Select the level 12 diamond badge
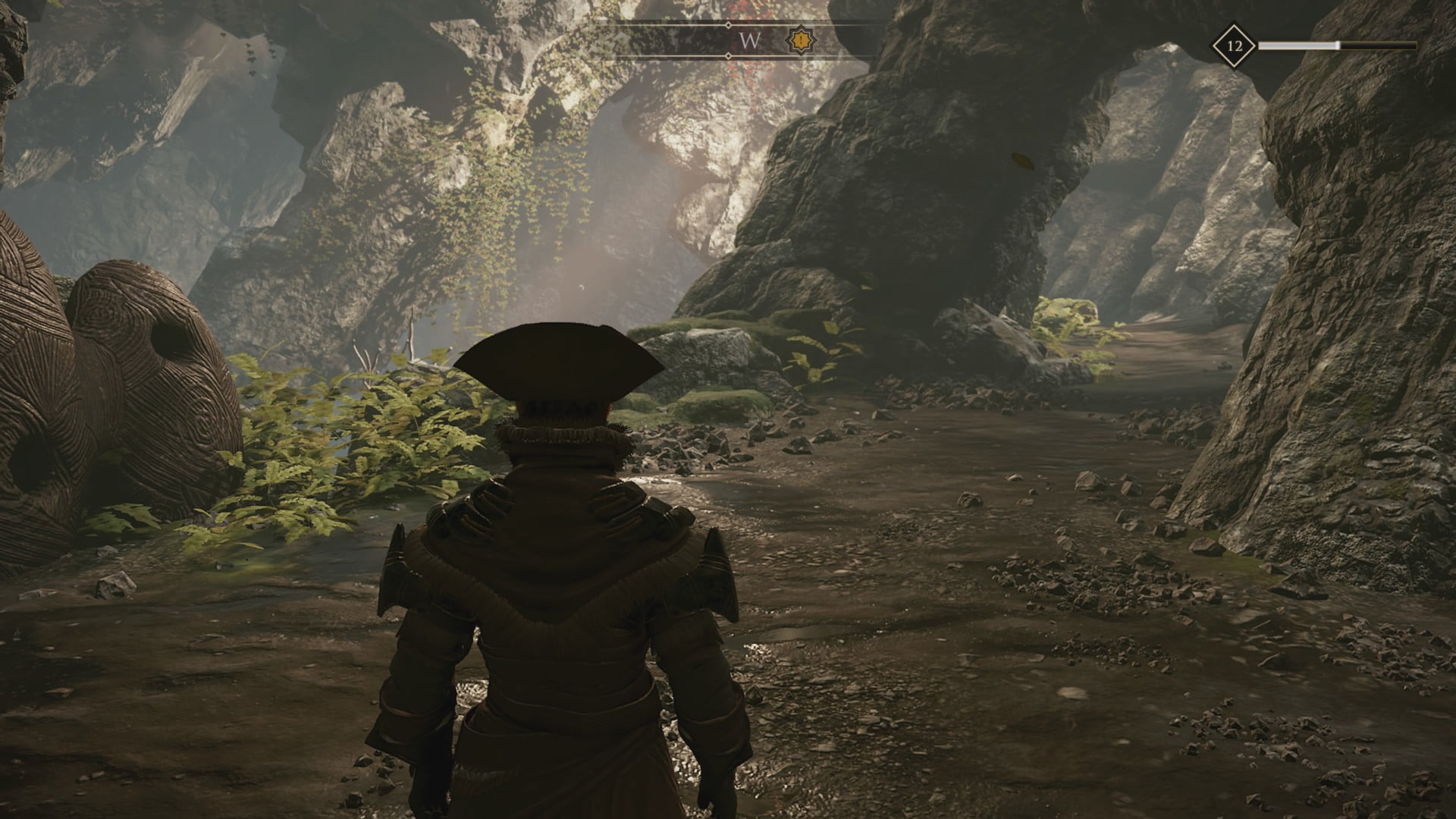Screen dimensions: 1456x819 (1235, 46)
